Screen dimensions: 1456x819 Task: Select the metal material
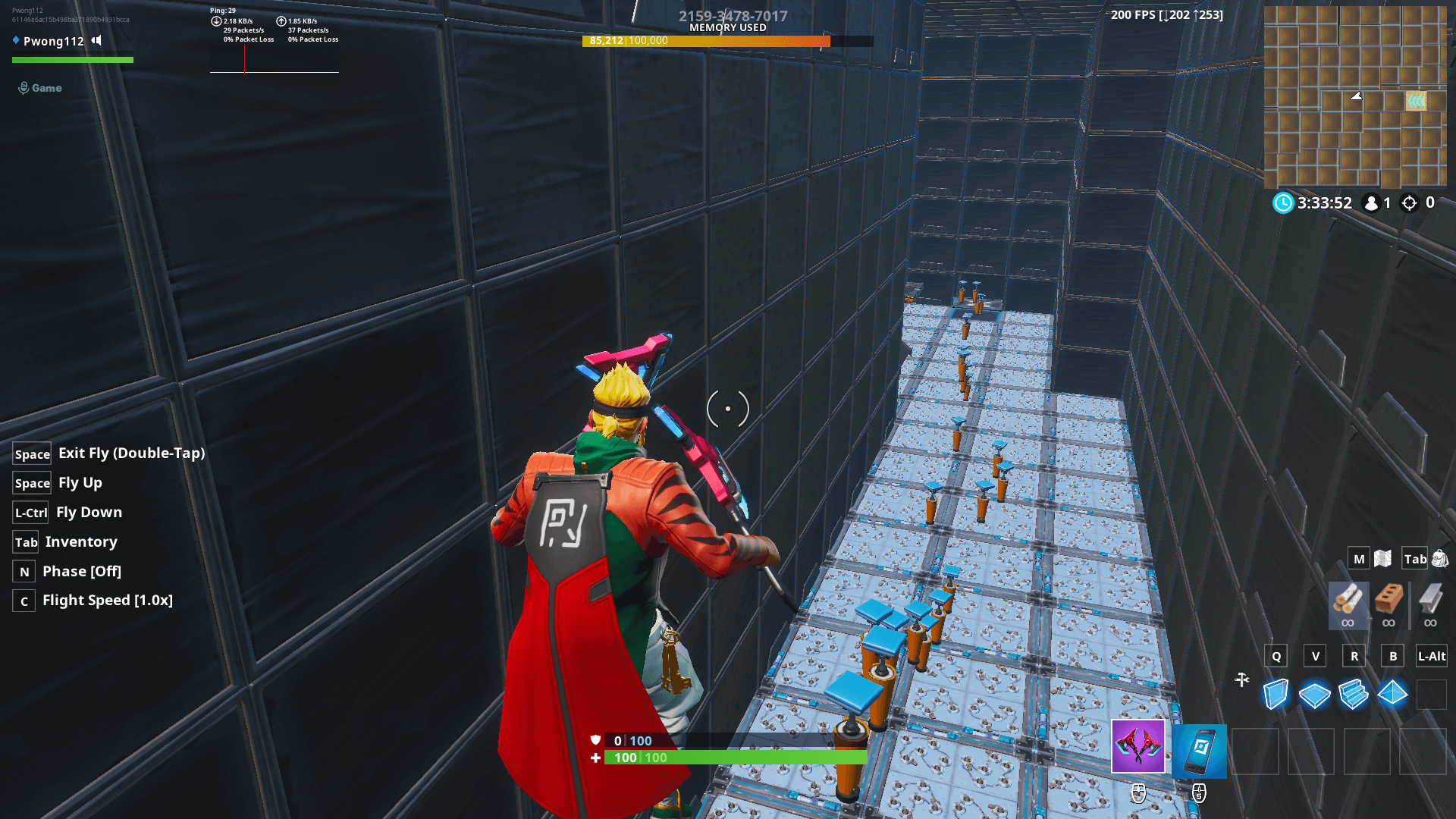1431,604
